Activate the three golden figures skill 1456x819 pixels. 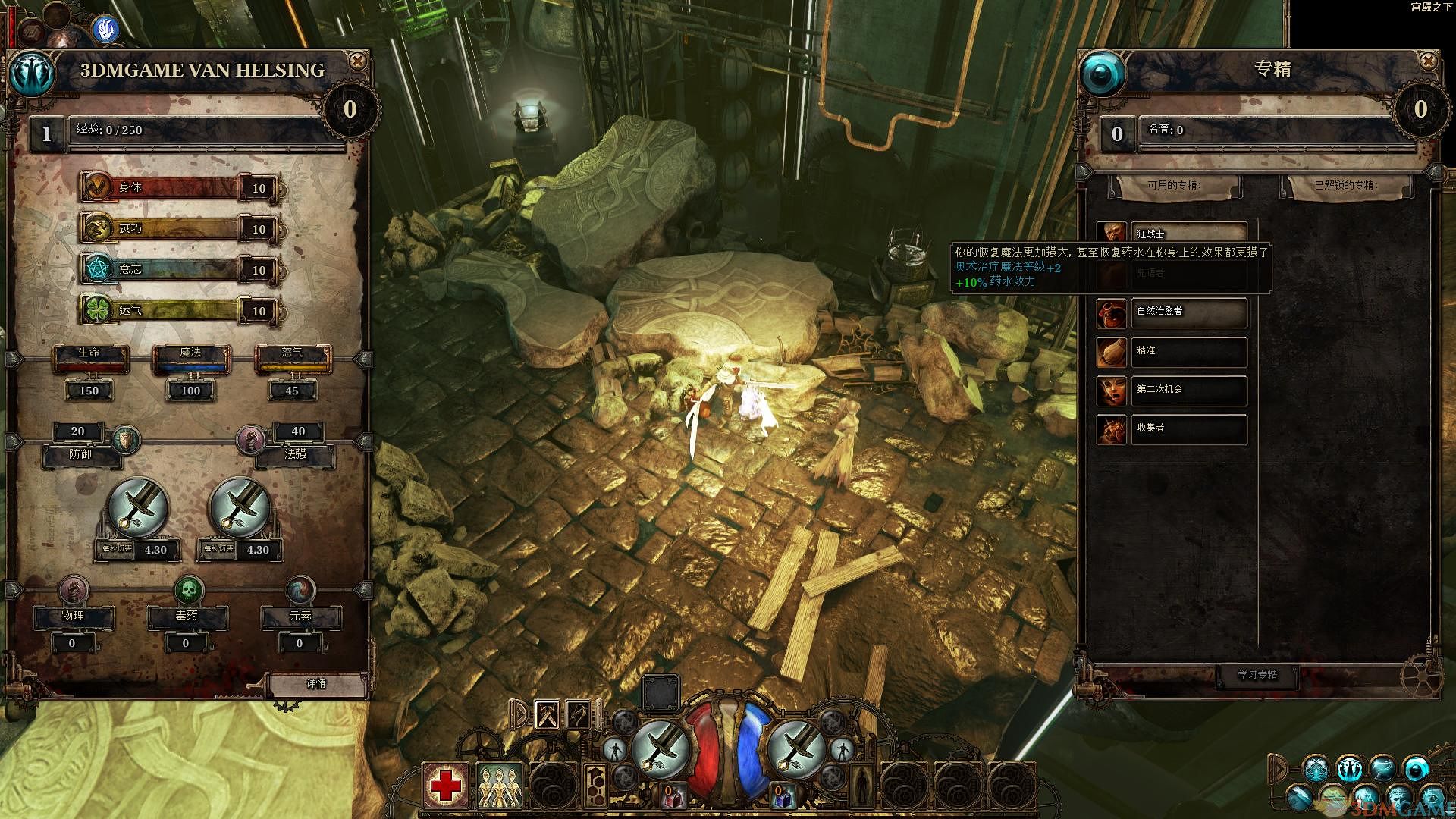coord(500,786)
